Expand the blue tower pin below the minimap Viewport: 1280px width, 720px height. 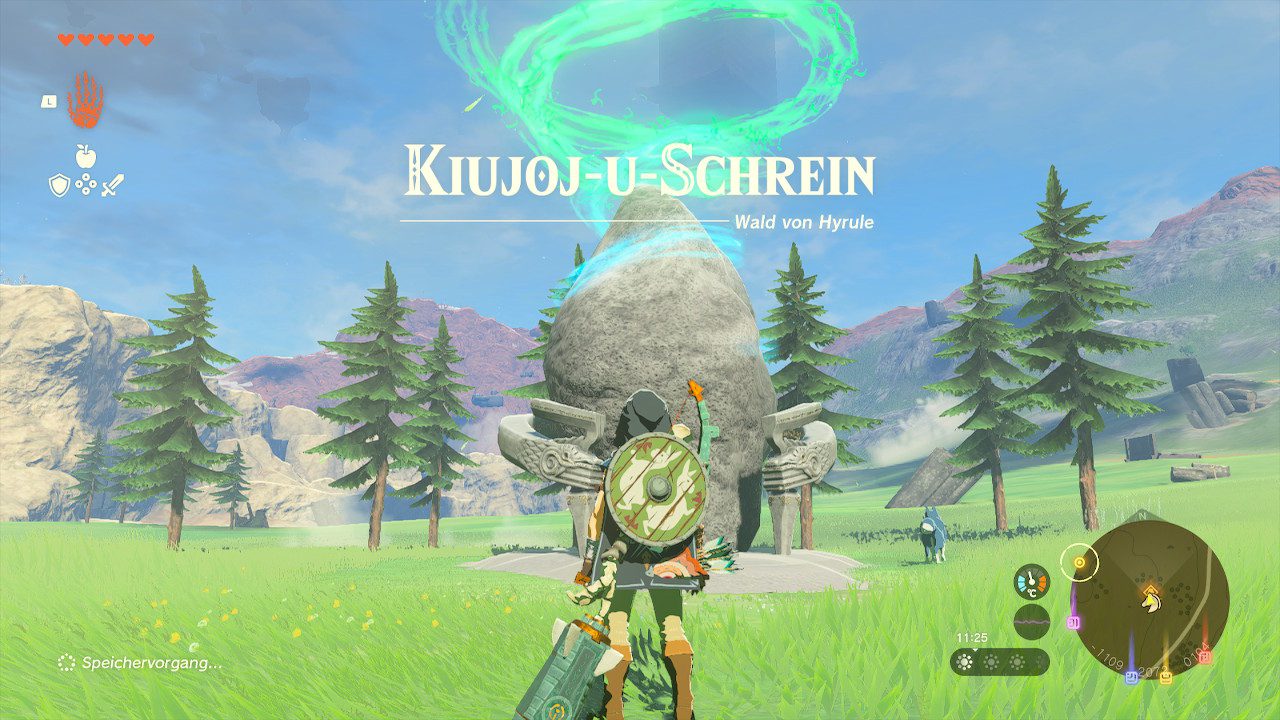[x=1131, y=676]
